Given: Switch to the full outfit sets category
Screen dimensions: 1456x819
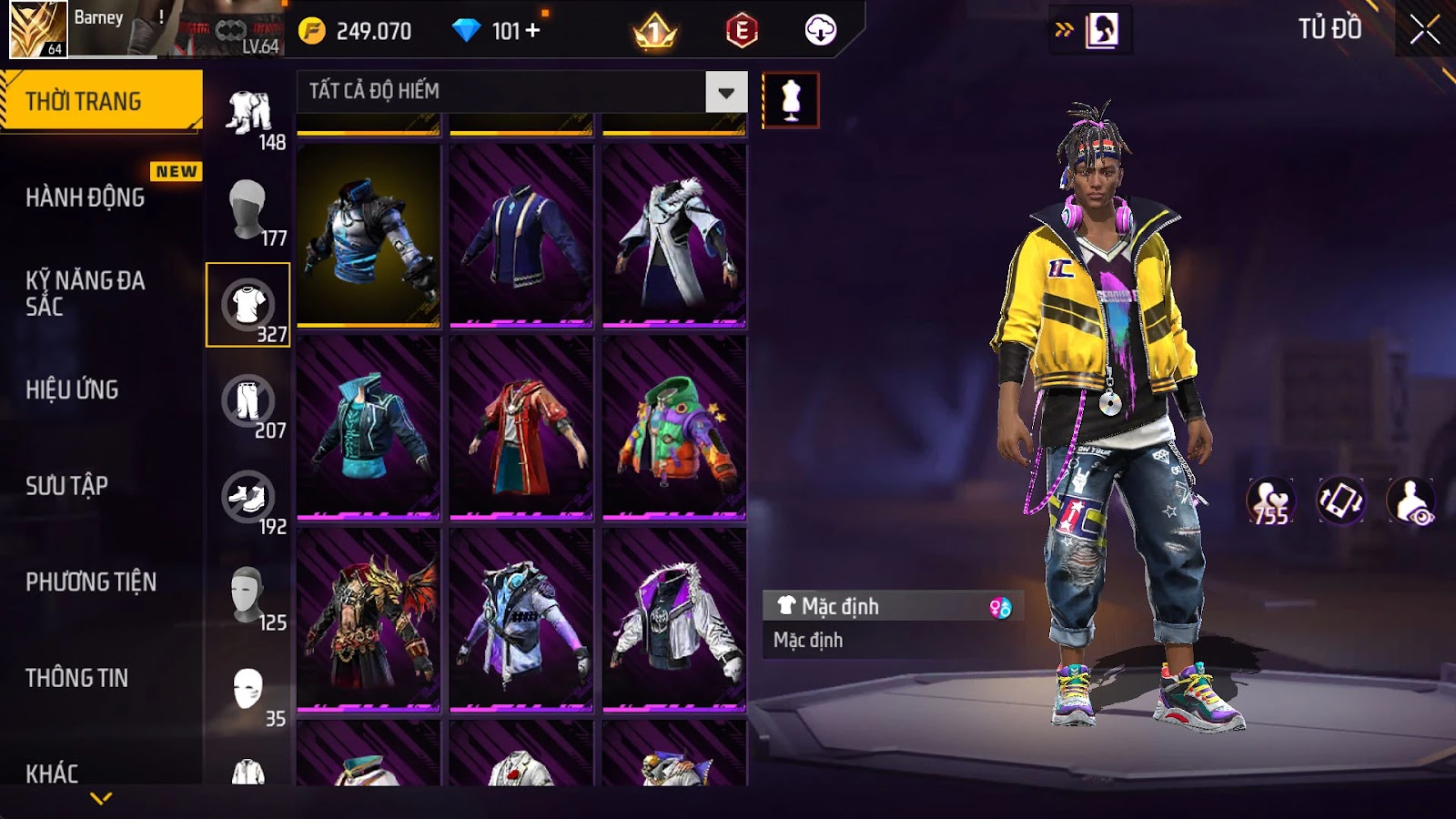Looking at the screenshot, I should 248,113.
